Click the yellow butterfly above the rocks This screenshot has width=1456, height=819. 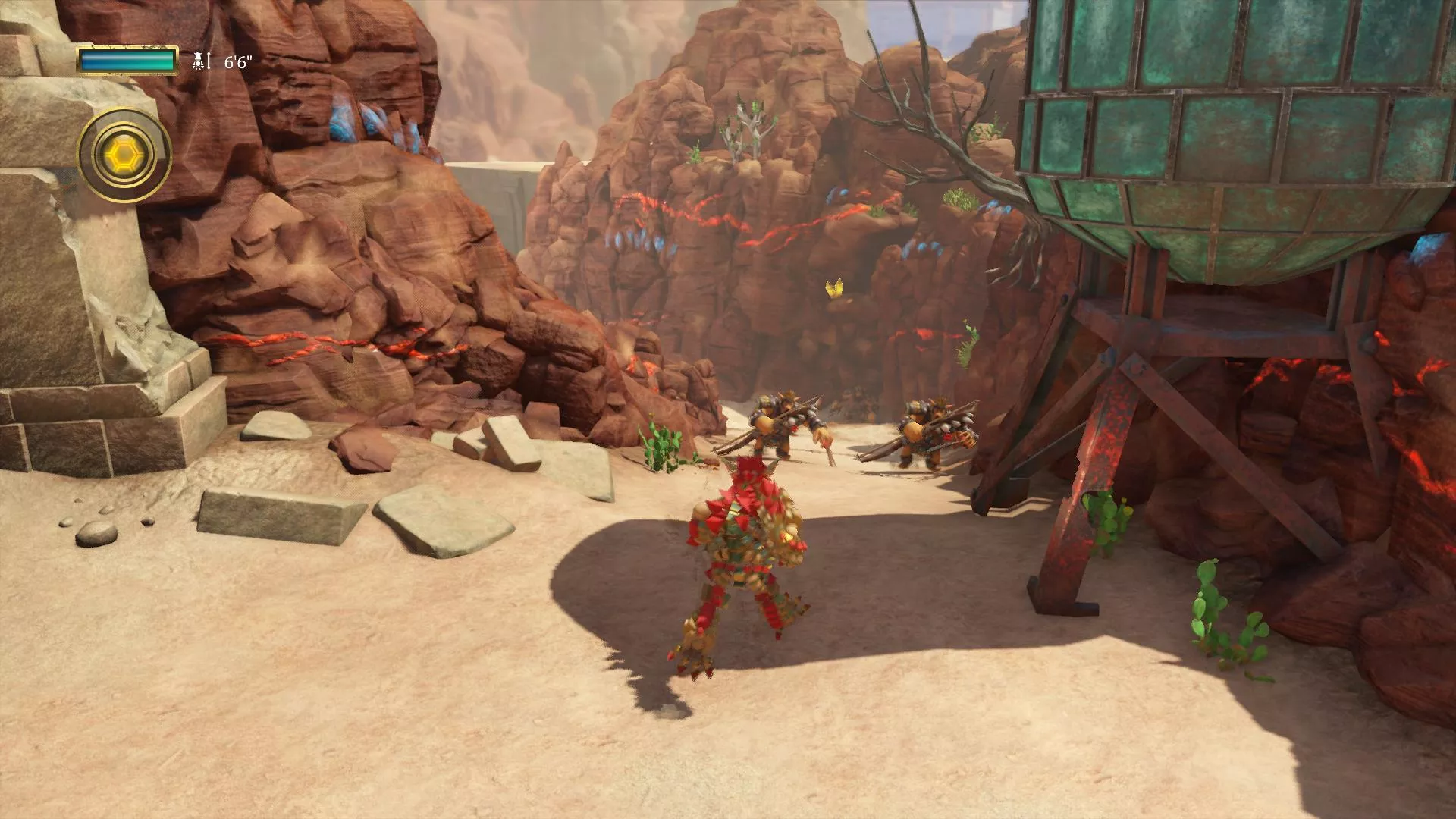tap(834, 288)
